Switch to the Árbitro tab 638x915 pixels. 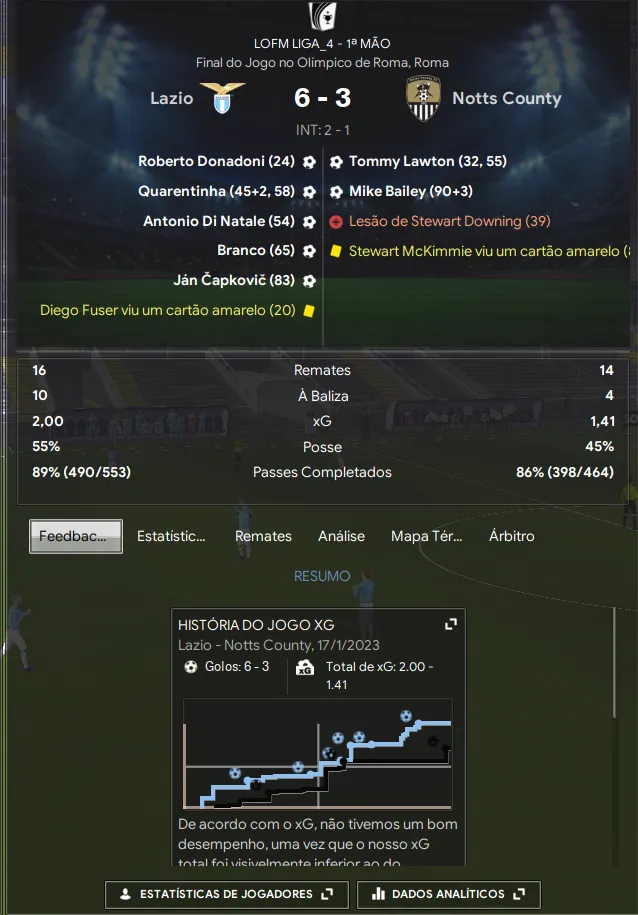point(511,536)
